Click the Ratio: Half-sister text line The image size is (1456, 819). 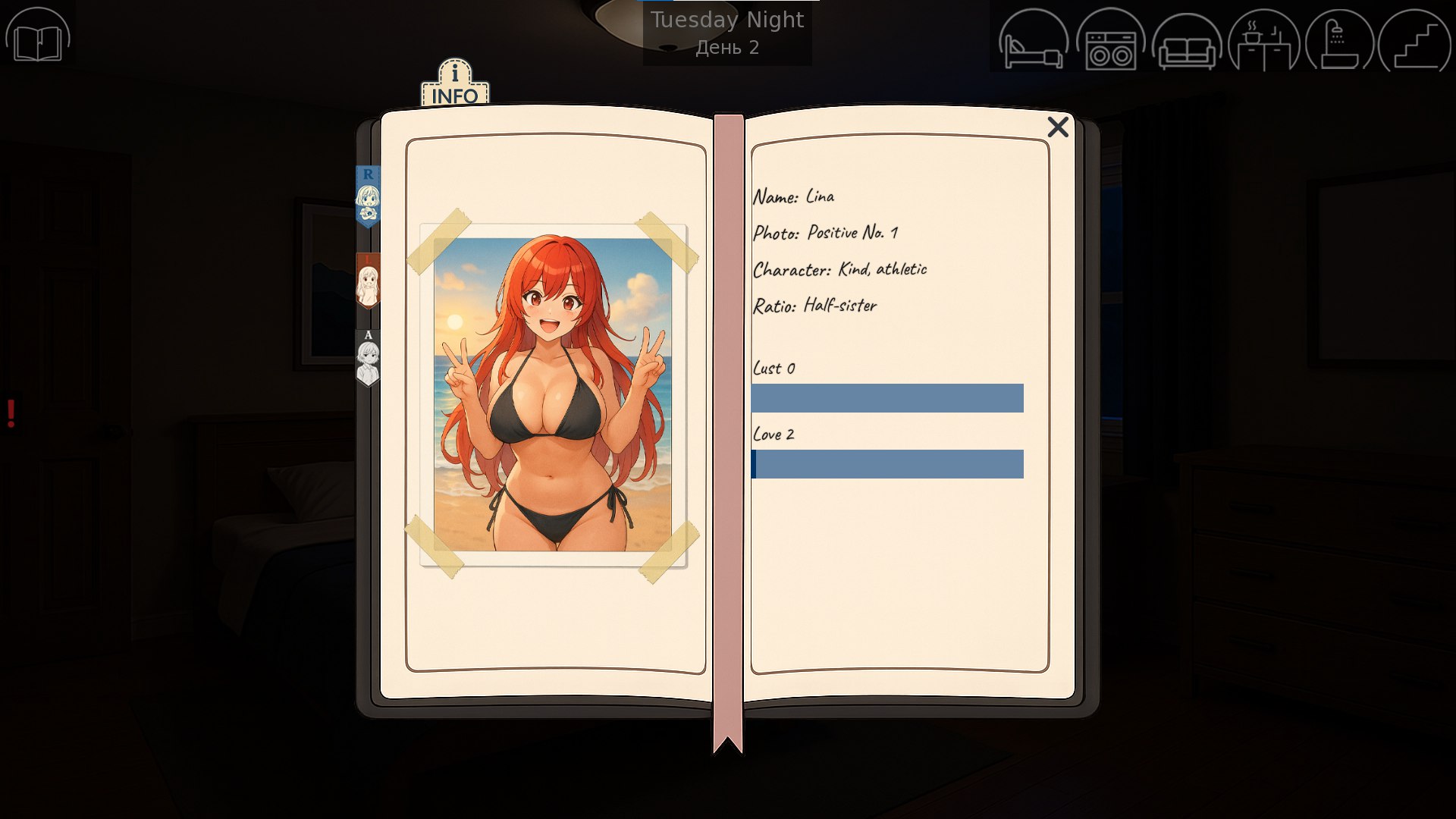815,305
